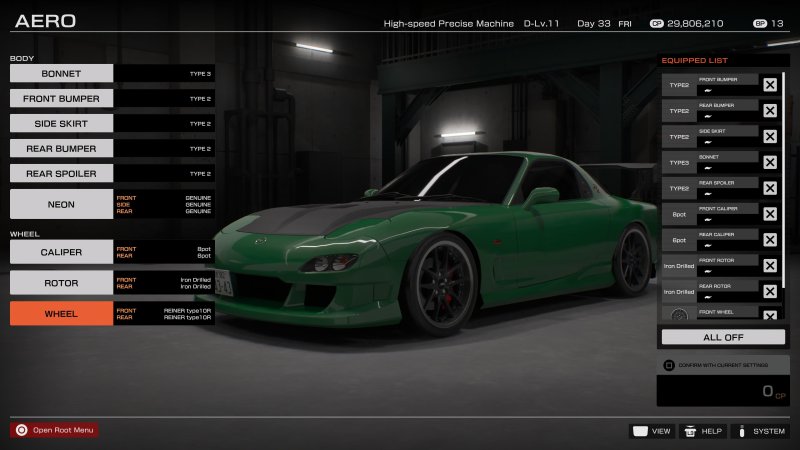Remove the equipped rear bumper part
This screenshot has width=800, height=450.
click(x=770, y=111)
